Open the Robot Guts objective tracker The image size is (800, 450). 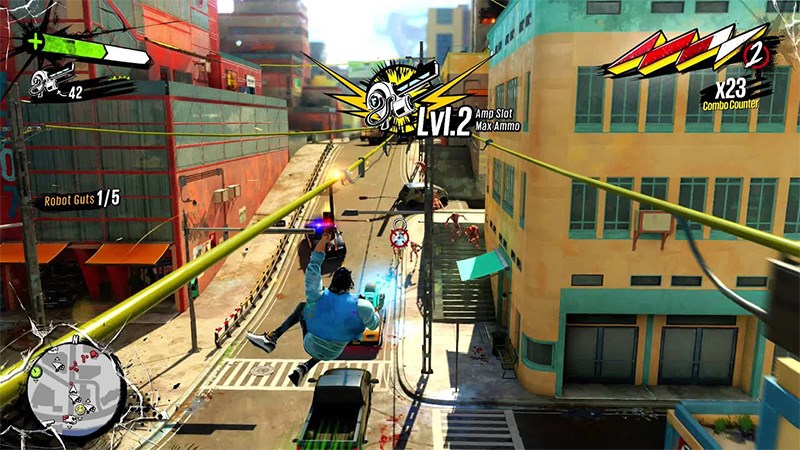coord(81,199)
